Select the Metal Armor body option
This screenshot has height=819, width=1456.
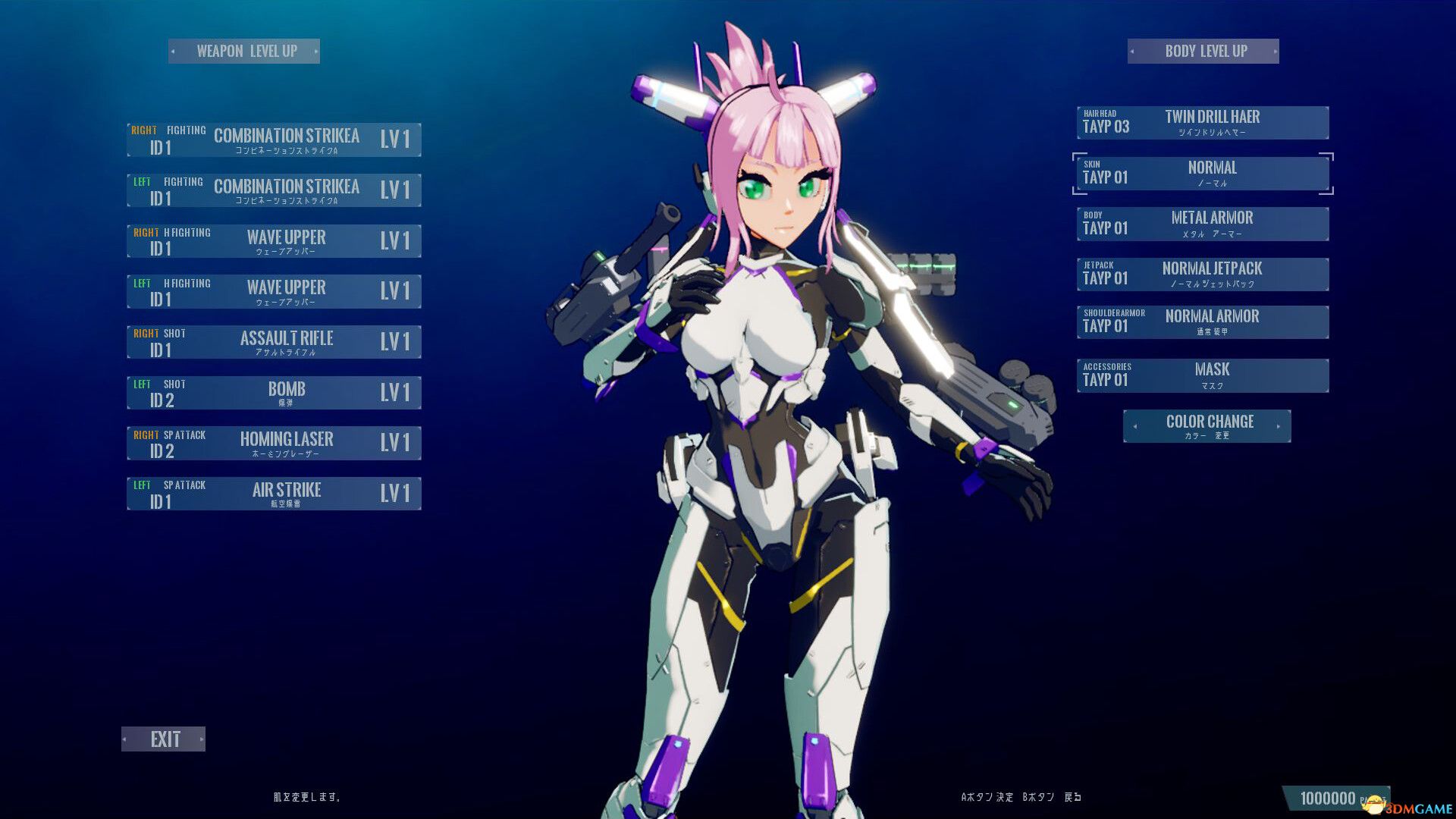(1202, 223)
